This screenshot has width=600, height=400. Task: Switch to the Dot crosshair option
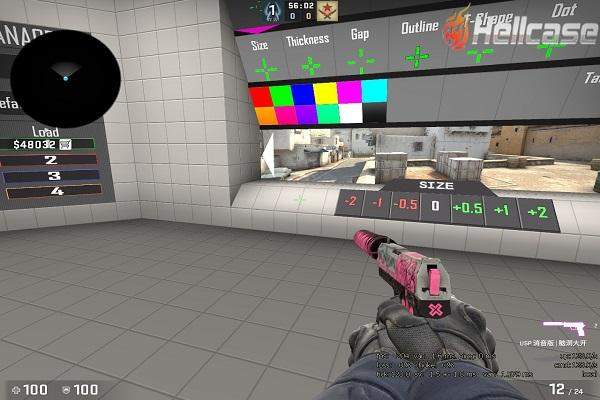pyautogui.click(x=564, y=10)
